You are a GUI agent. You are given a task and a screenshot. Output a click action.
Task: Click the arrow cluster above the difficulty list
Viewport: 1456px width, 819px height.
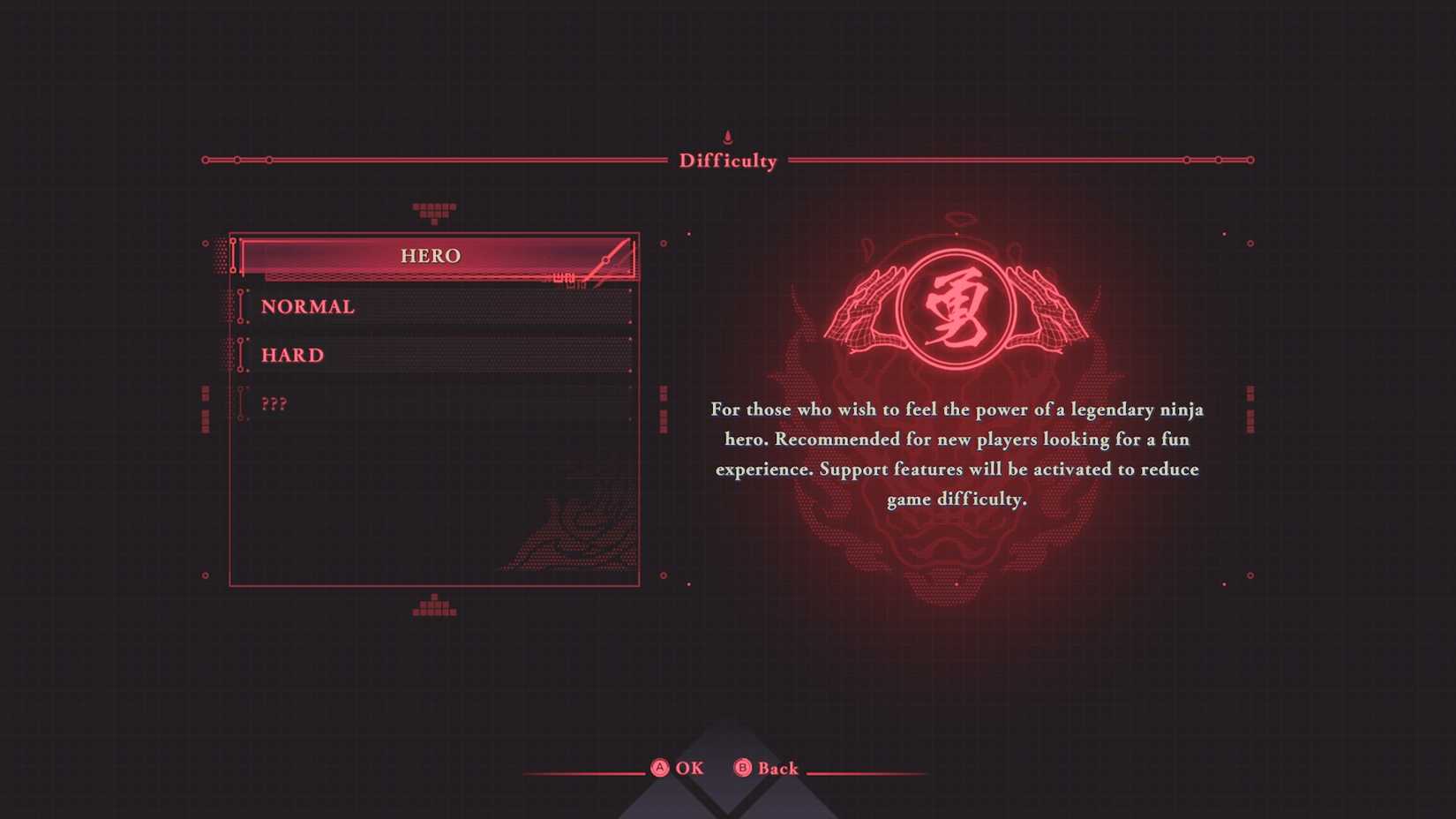[434, 212]
